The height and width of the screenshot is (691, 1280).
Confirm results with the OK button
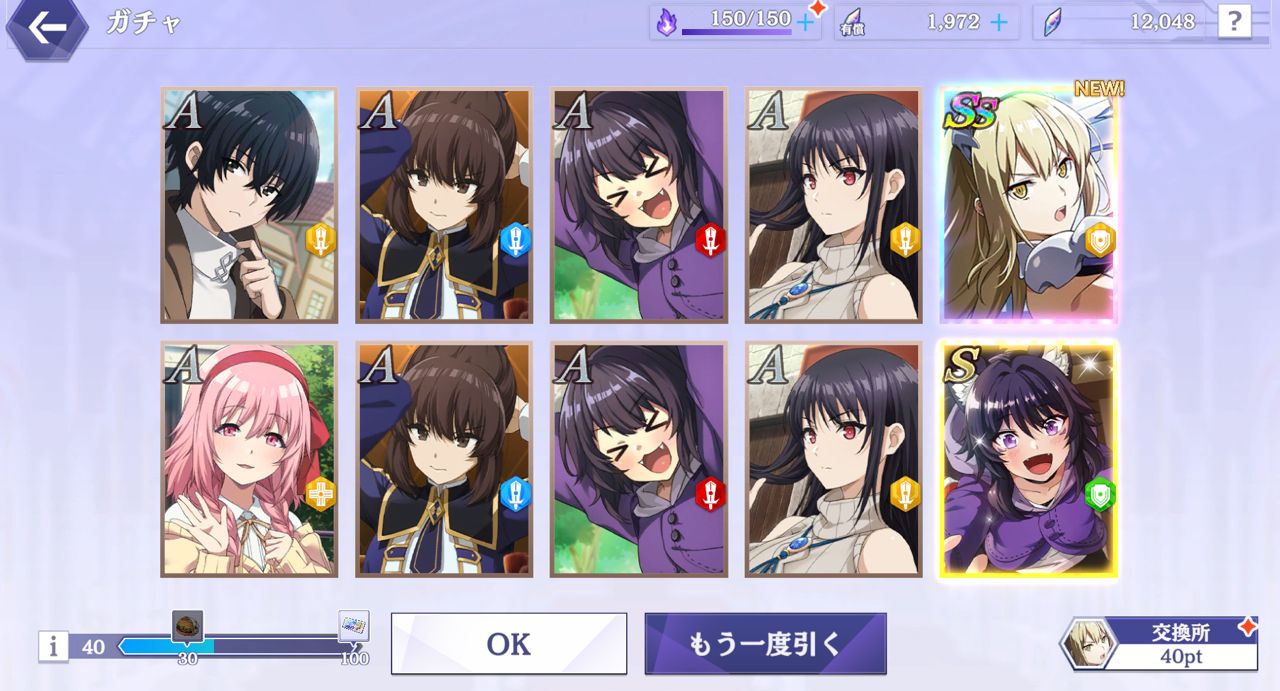(x=508, y=643)
